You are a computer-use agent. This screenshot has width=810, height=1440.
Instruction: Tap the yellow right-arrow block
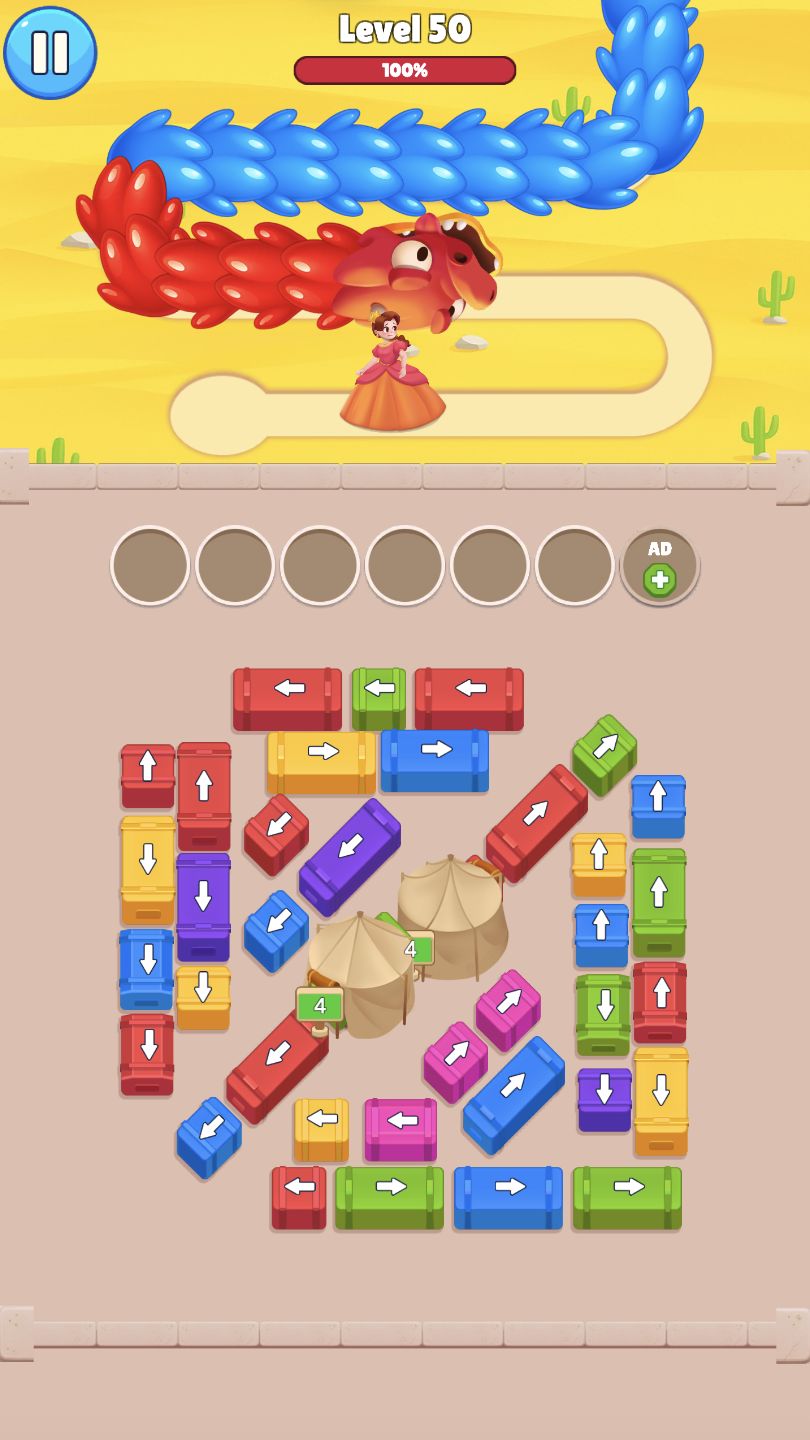[321, 760]
